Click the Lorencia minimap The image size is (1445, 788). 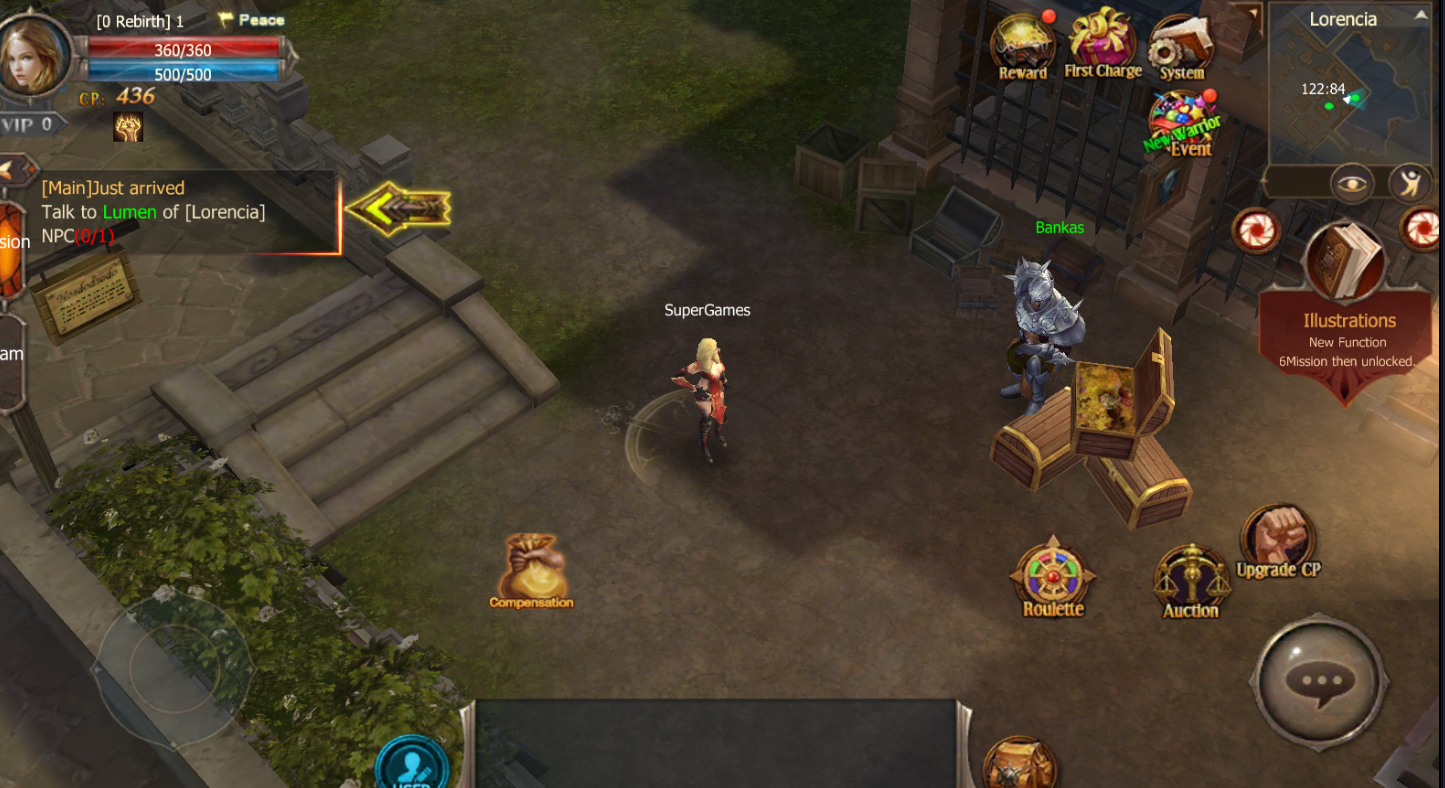pyautogui.click(x=1349, y=97)
